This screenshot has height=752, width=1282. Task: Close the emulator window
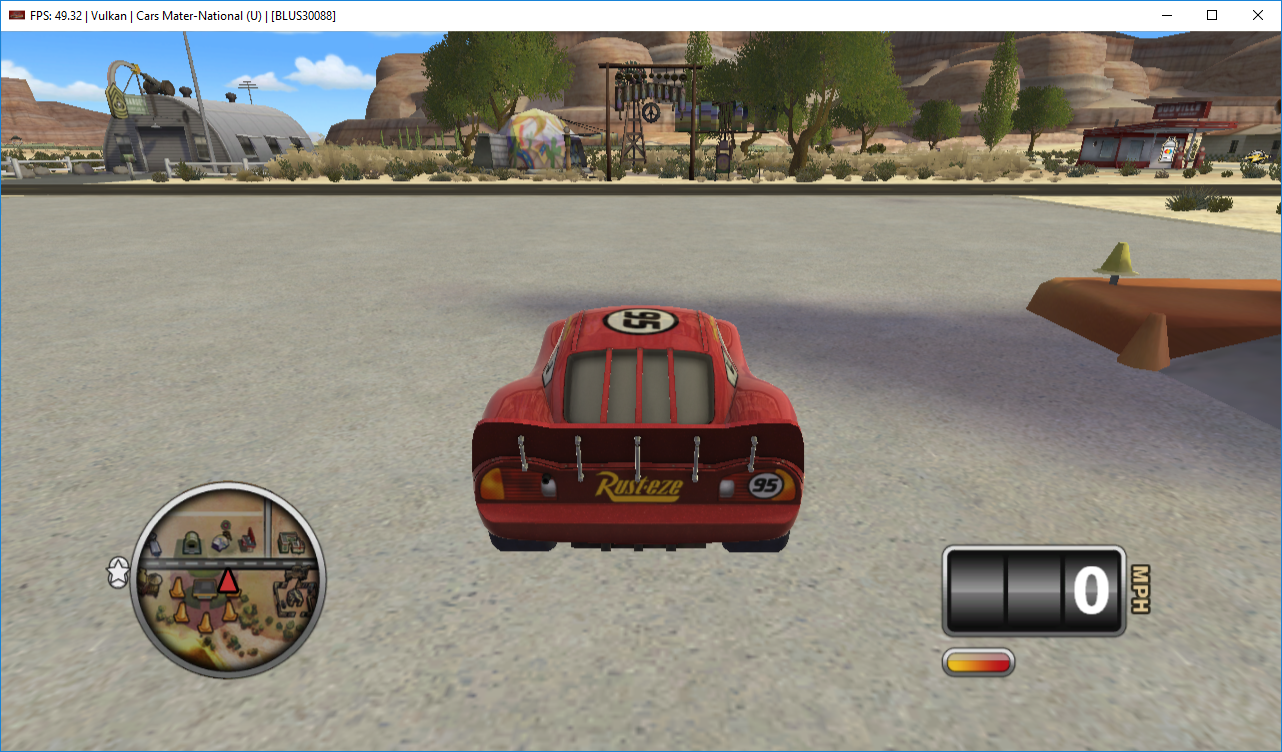tap(1258, 15)
